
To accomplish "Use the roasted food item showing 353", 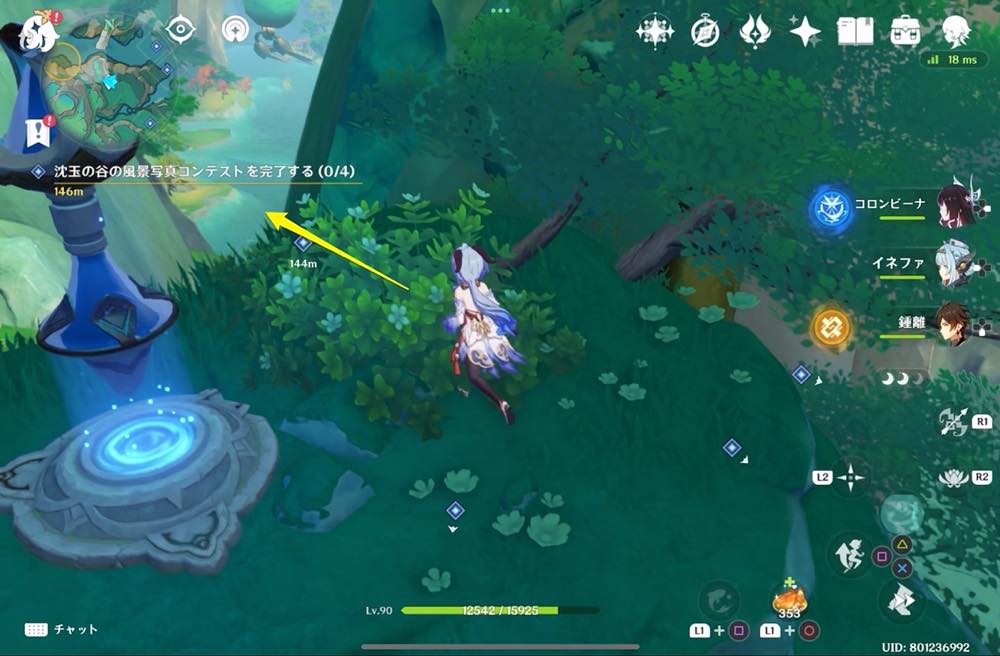I will click(x=790, y=599).
